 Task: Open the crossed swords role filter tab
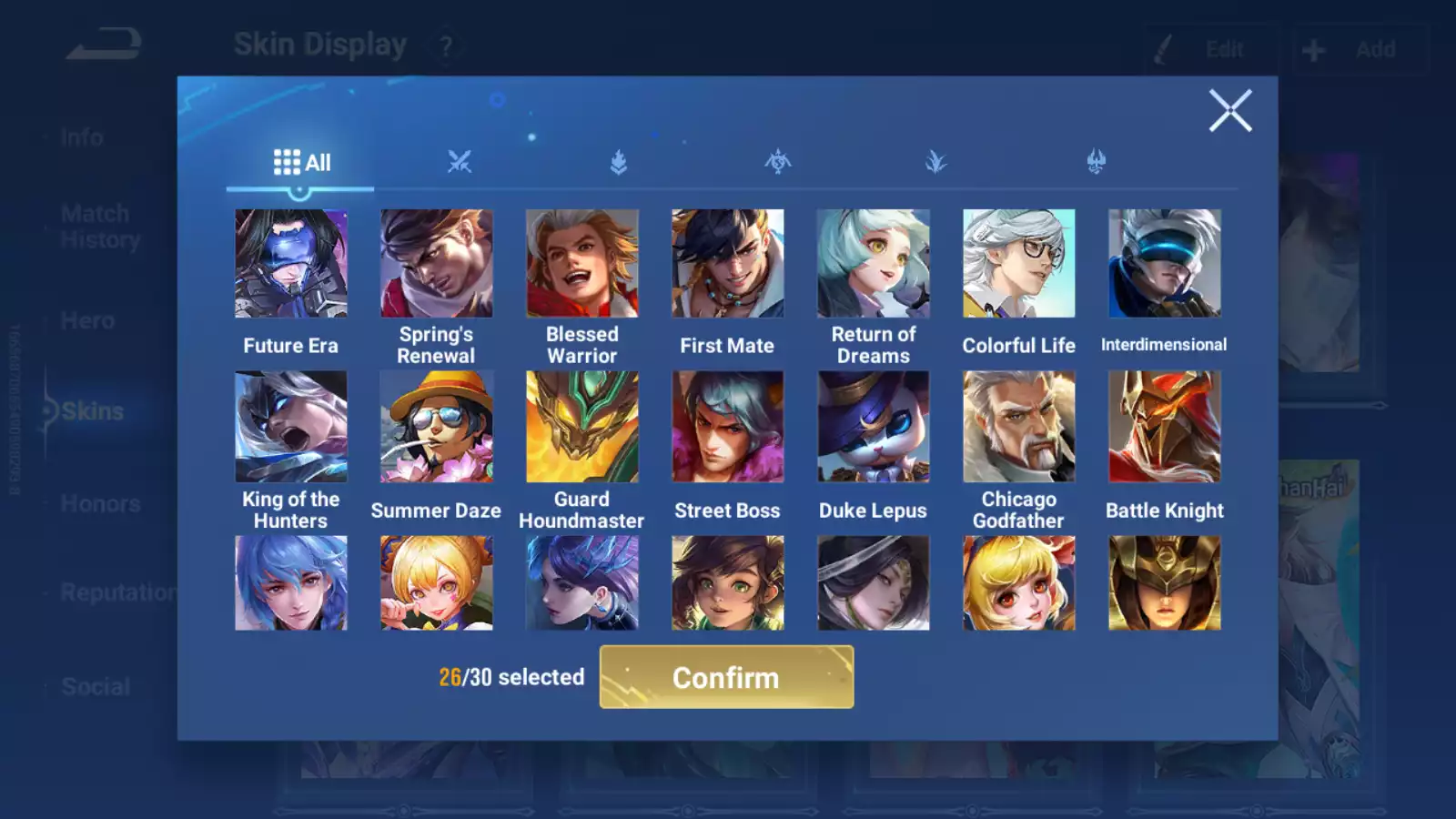click(460, 163)
